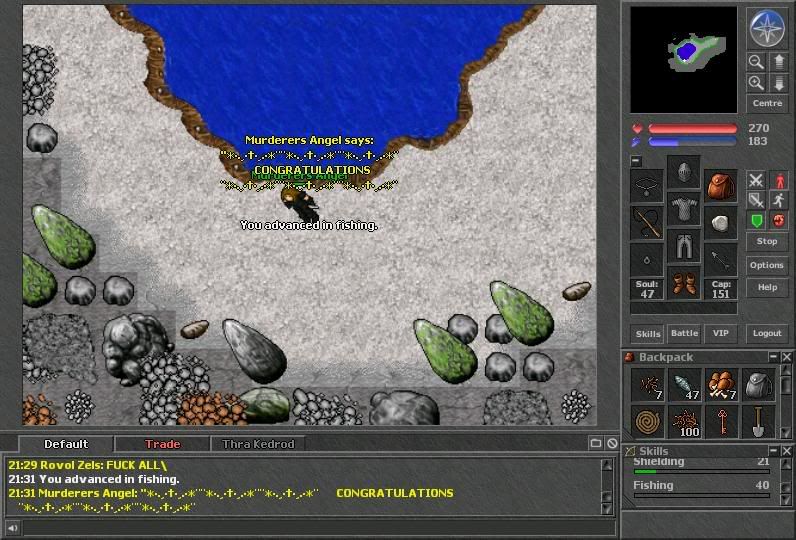Select the rope coil in the backpack
The width and height of the screenshot is (796, 540).
[x=647, y=421]
